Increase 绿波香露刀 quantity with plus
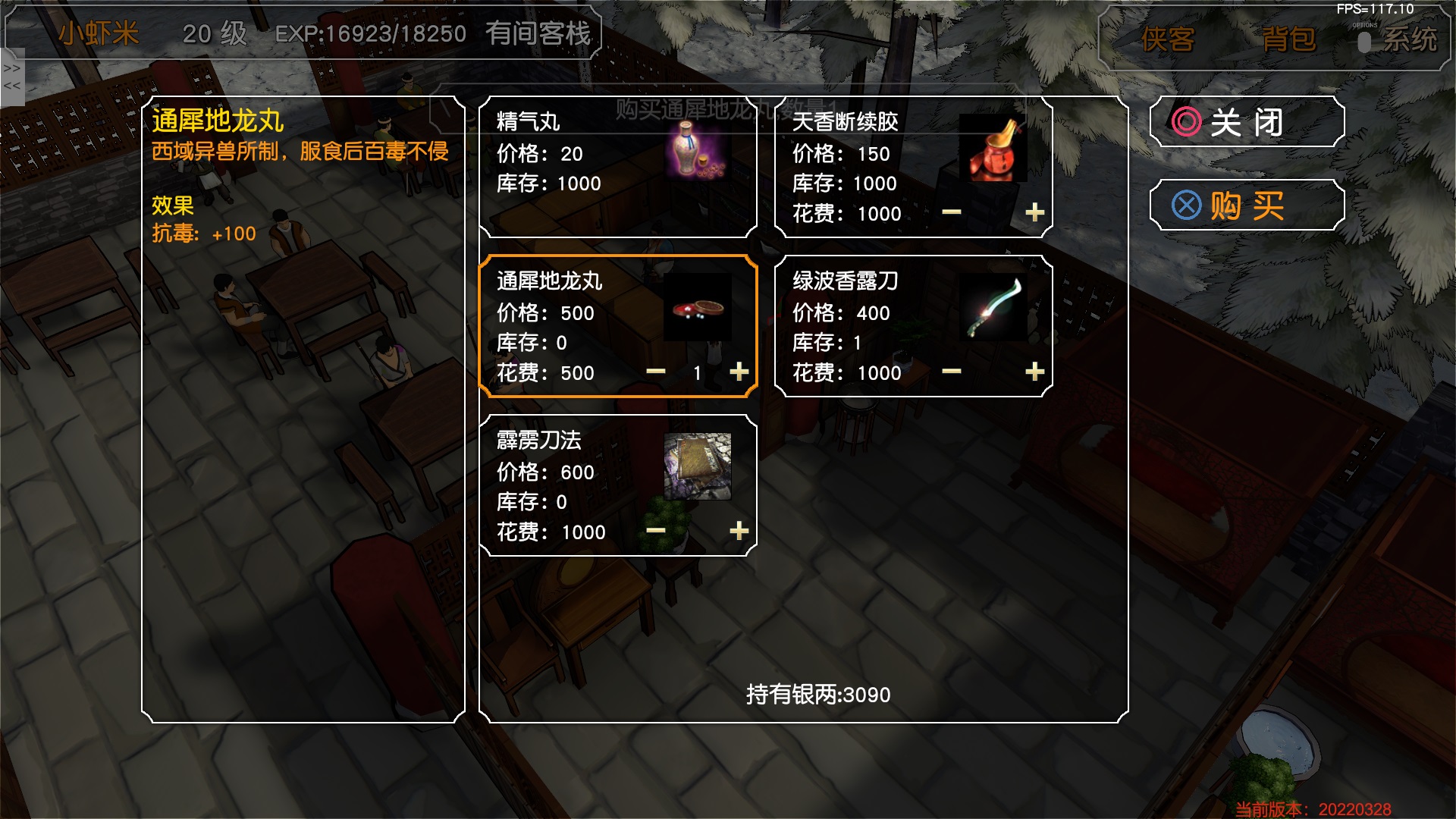 [1036, 372]
